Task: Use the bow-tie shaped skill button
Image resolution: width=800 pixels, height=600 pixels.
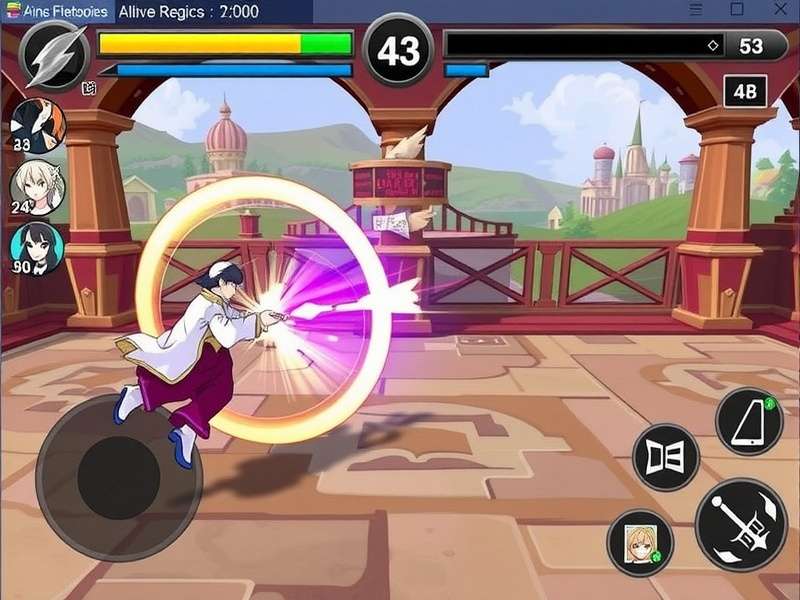Action: click(x=666, y=458)
